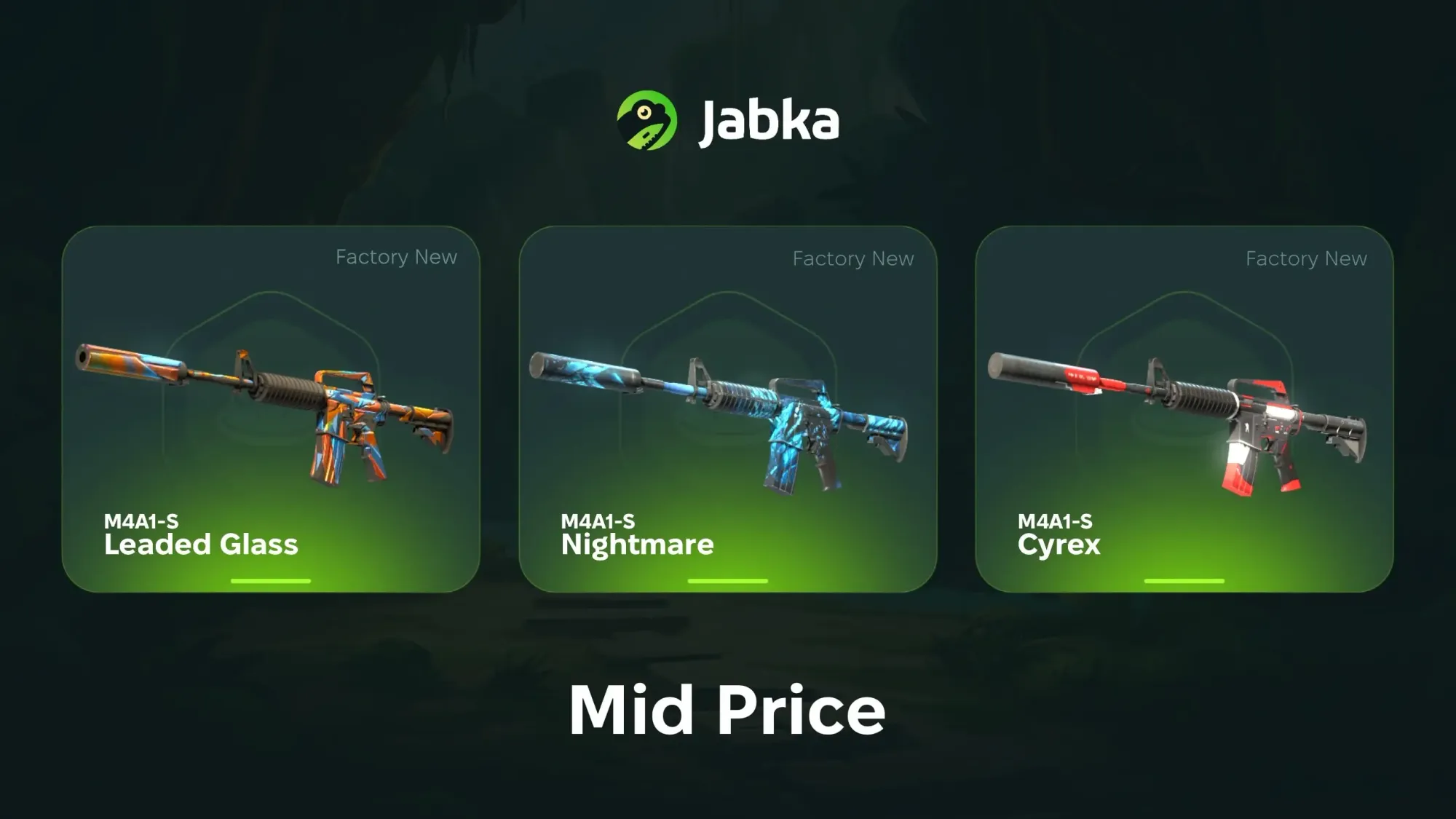
Task: Select the M4A1-S Leaded Glass card
Action: coord(271,409)
